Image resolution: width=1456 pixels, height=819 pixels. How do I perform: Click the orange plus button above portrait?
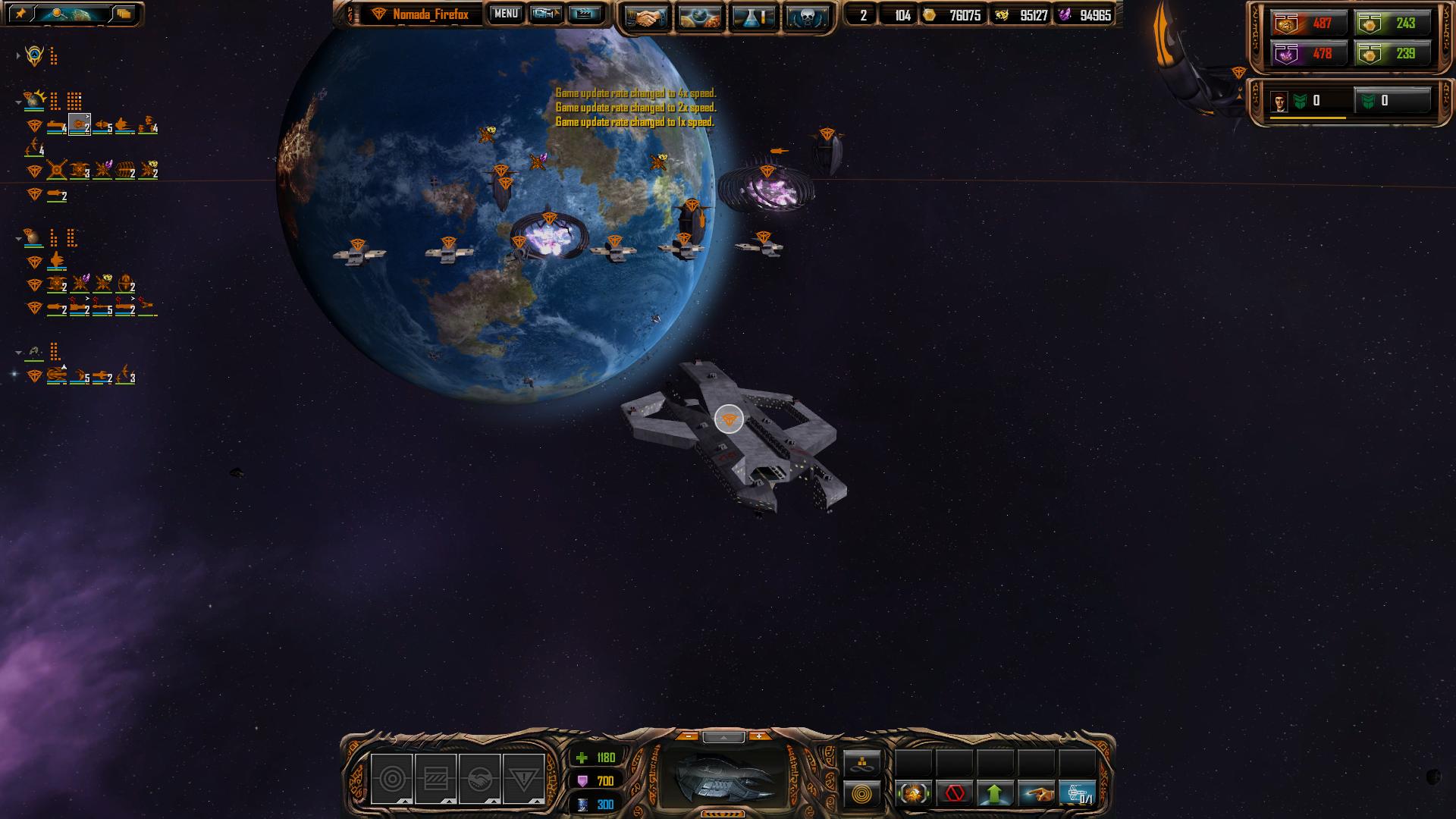point(759,736)
